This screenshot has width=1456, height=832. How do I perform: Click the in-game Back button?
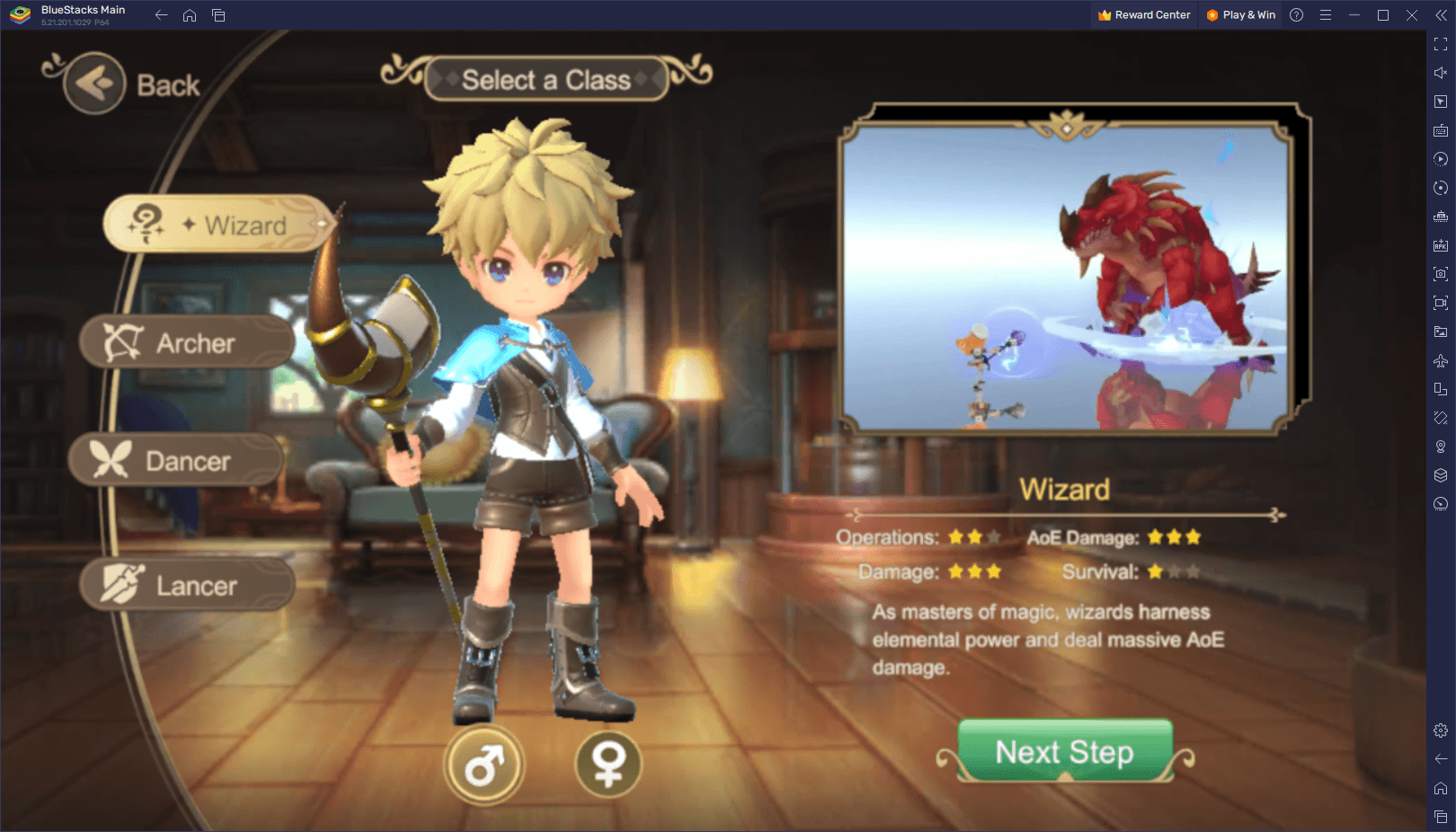[93, 84]
